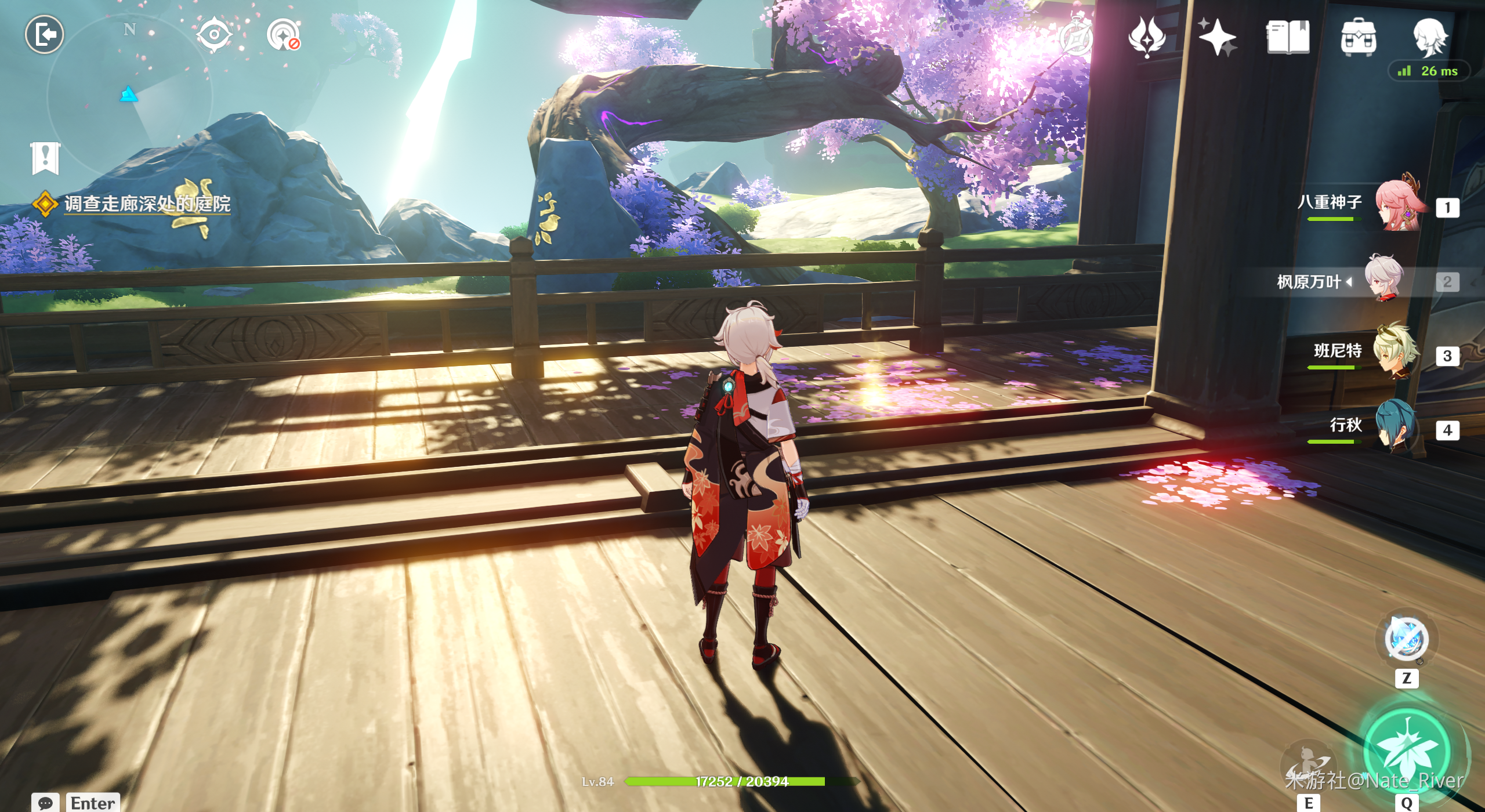
Task: Open the wish four-pointed star icon
Action: 1217,36
